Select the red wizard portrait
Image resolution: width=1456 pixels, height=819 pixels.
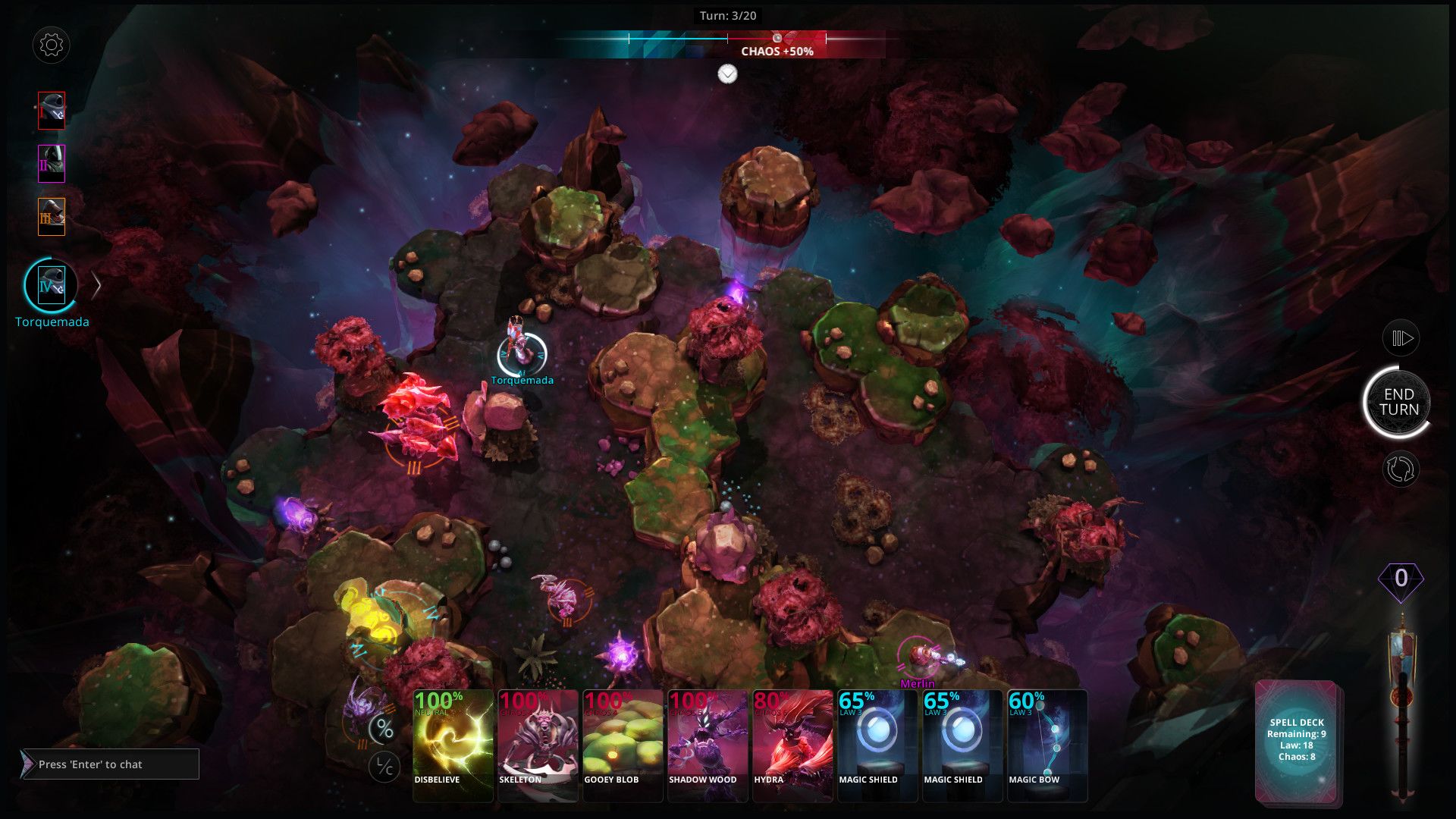(x=52, y=111)
